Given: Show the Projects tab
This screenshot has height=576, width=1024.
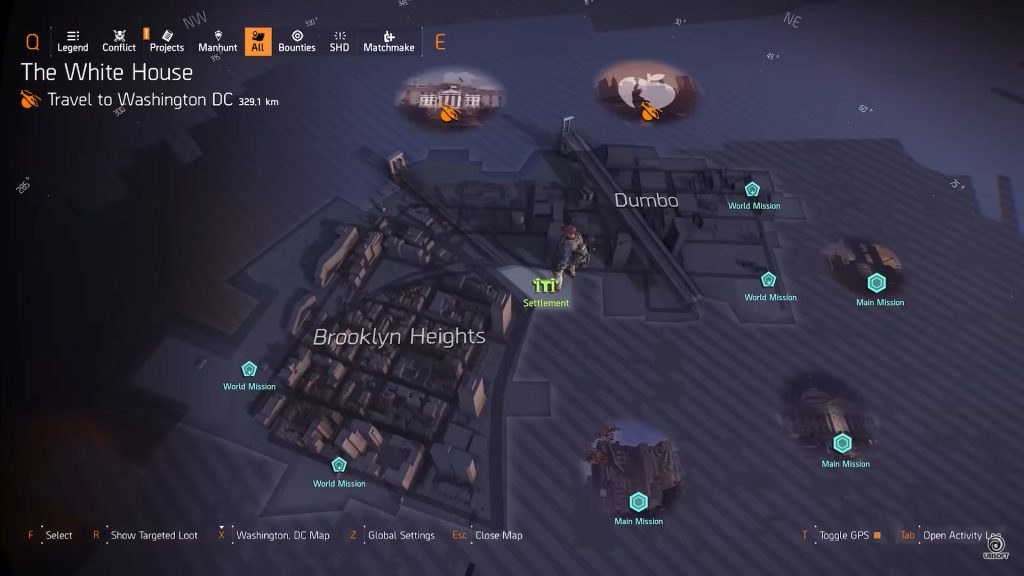Looking at the screenshot, I should point(167,41).
